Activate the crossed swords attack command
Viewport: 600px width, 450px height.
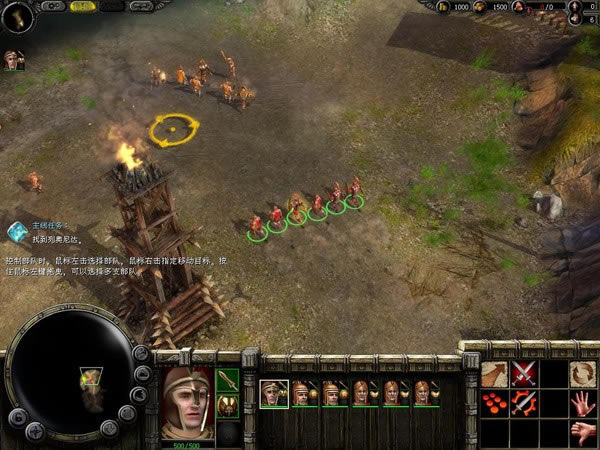525,374
